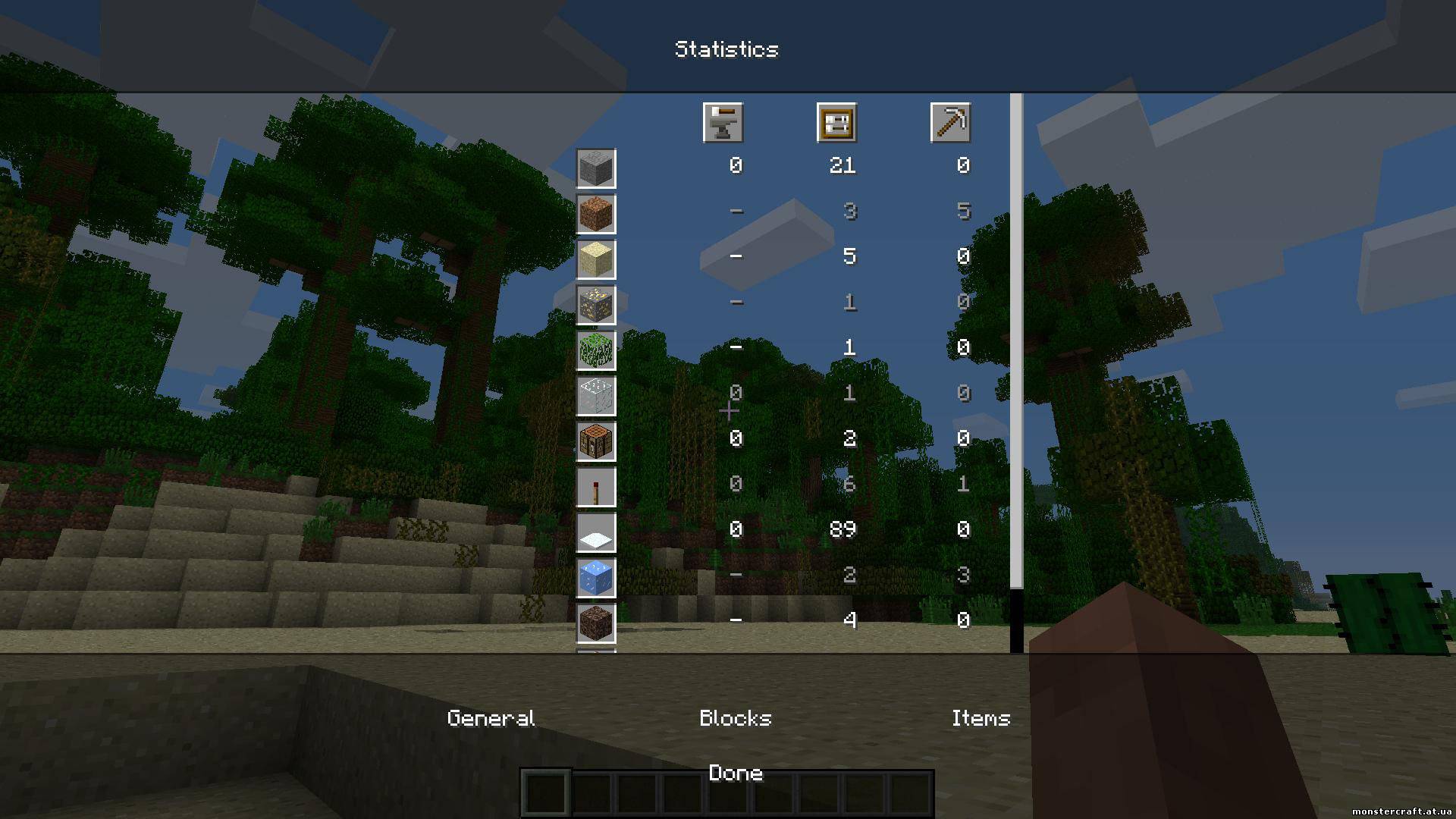Sort by the anvil crafted column
Screen dimensions: 1456x819
(723, 123)
